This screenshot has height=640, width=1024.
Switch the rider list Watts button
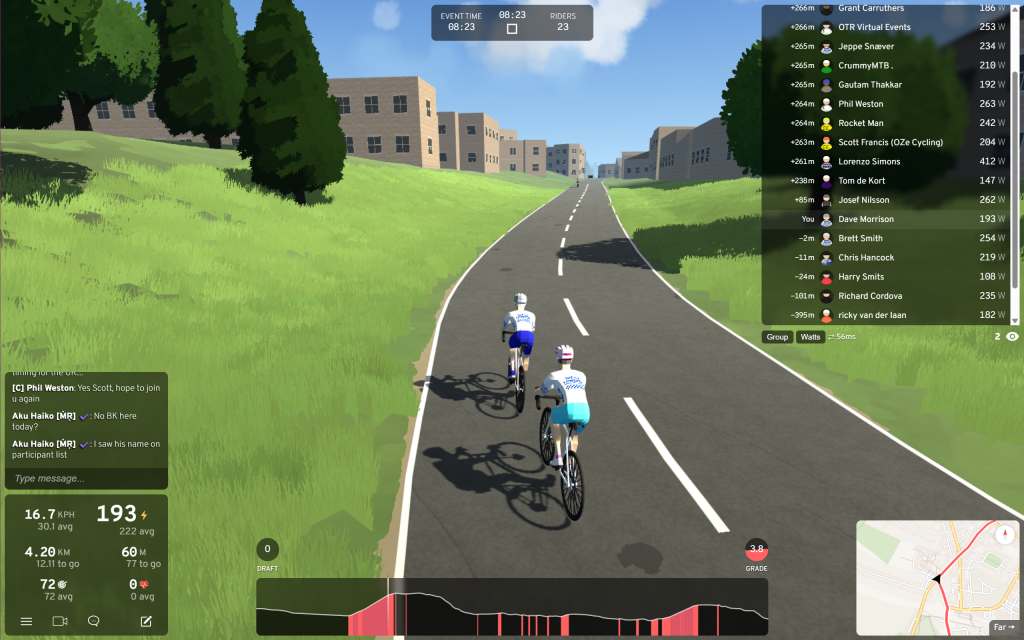coord(811,337)
